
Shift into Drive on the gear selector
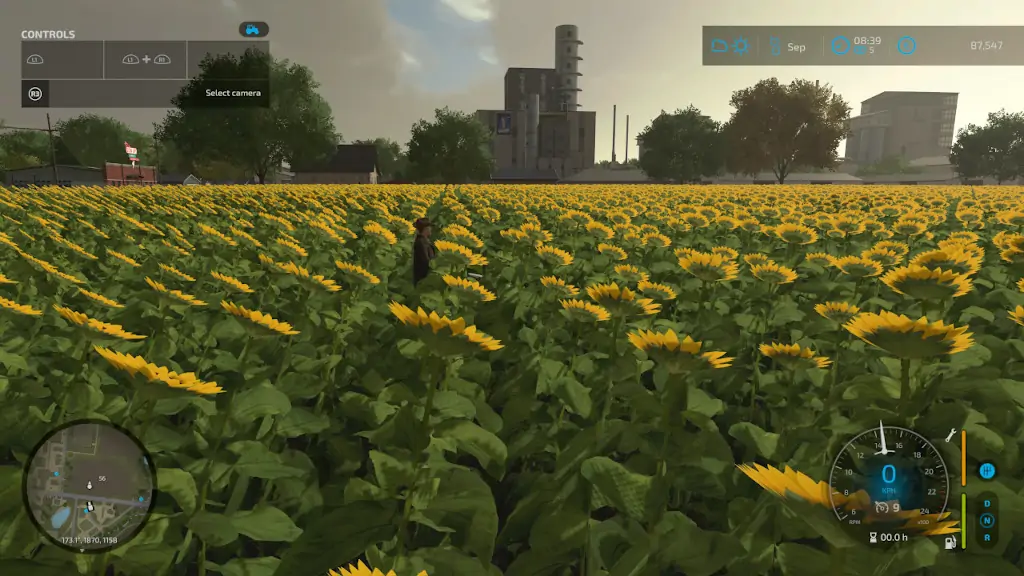(x=988, y=503)
